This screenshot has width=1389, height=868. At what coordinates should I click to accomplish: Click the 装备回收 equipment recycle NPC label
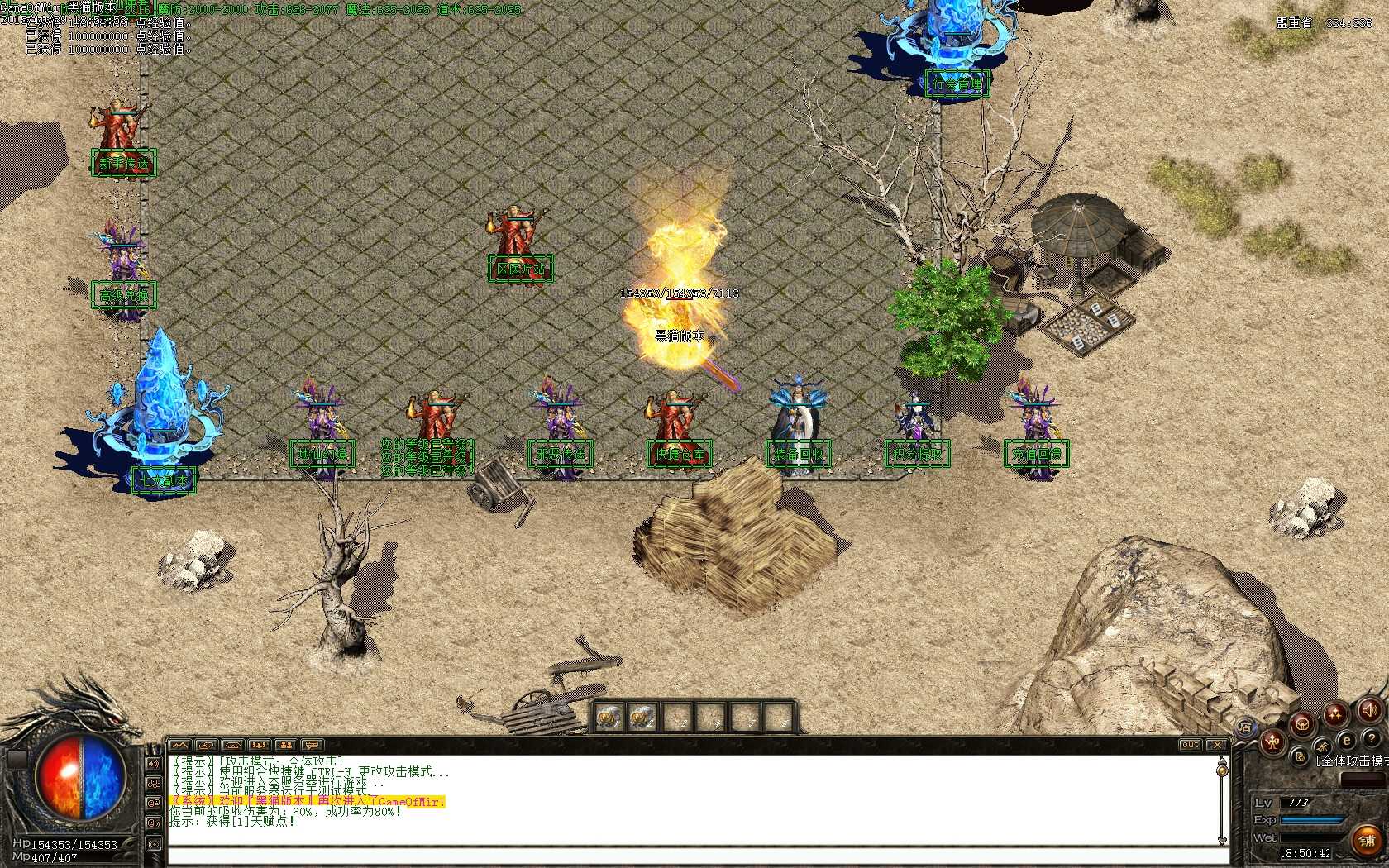798,453
